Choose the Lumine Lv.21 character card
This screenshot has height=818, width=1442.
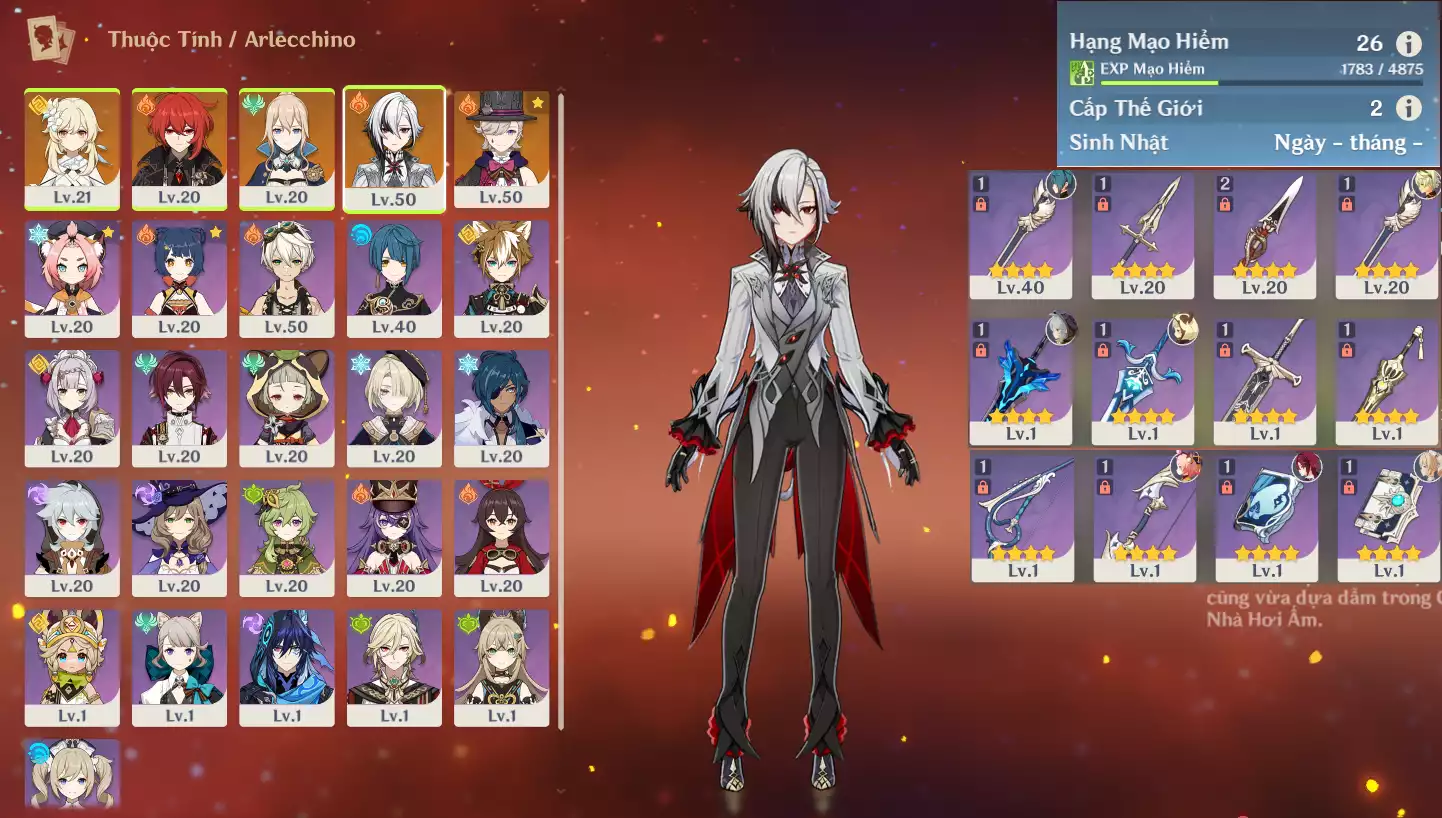tap(72, 148)
